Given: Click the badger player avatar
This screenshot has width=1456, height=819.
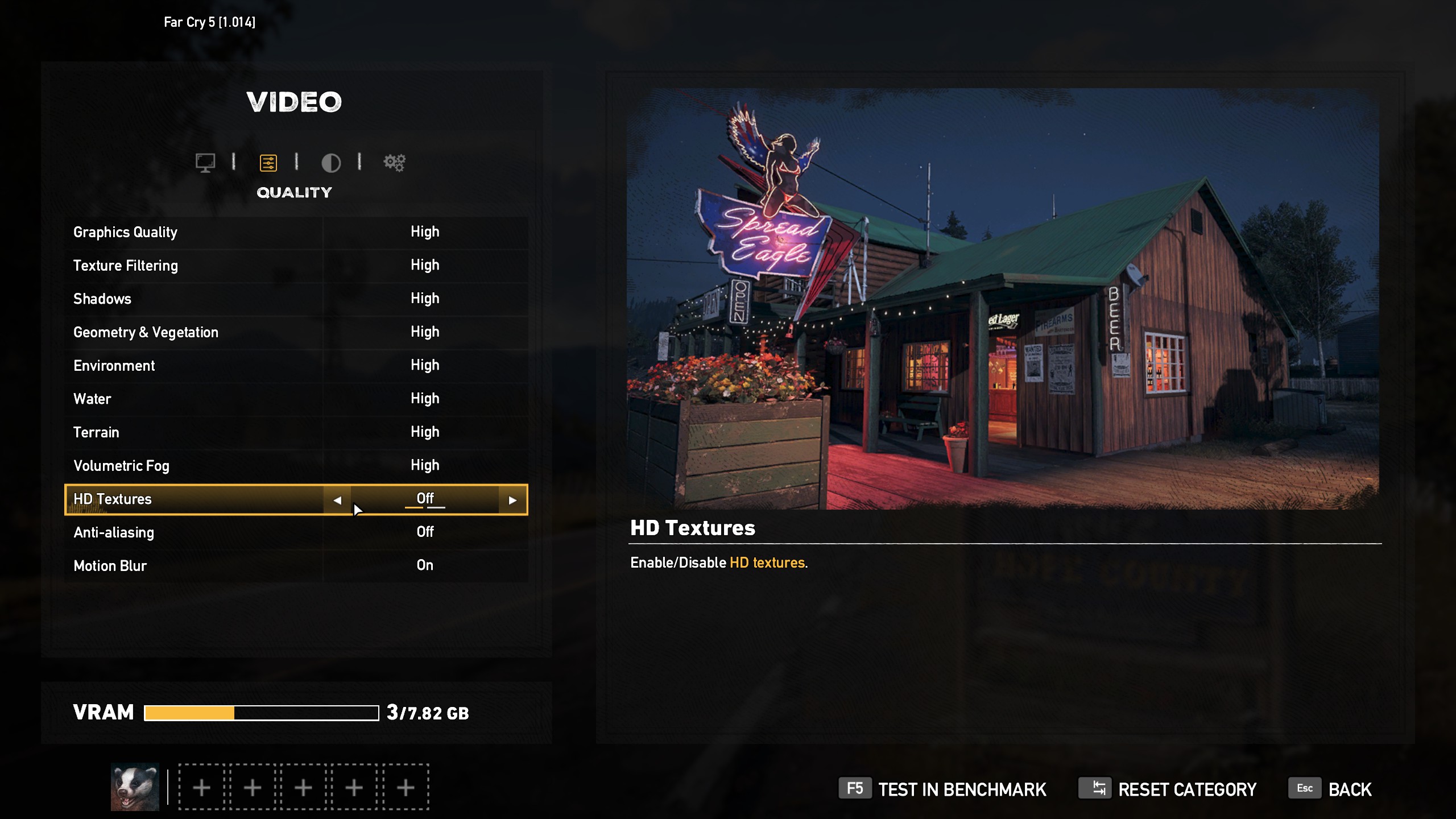Looking at the screenshot, I should [x=135, y=787].
